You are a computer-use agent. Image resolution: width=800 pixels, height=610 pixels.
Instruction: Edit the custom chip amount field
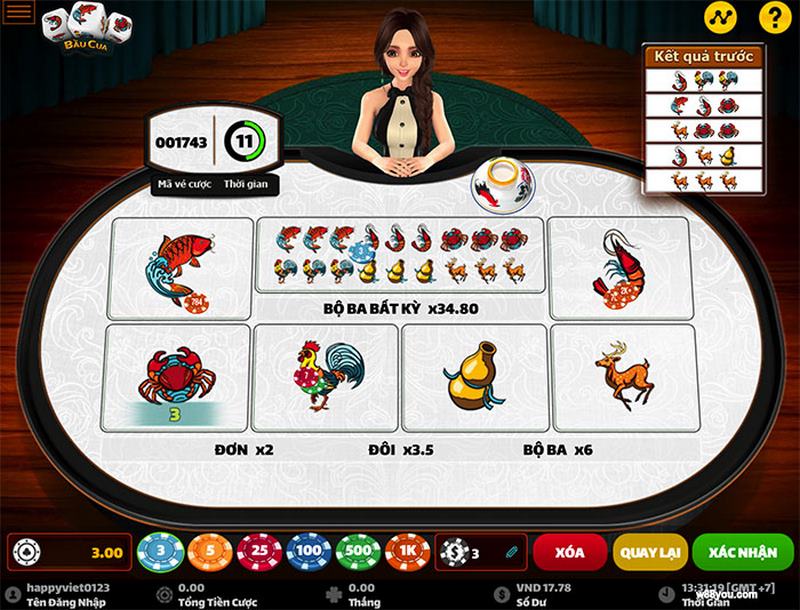click(x=482, y=551)
